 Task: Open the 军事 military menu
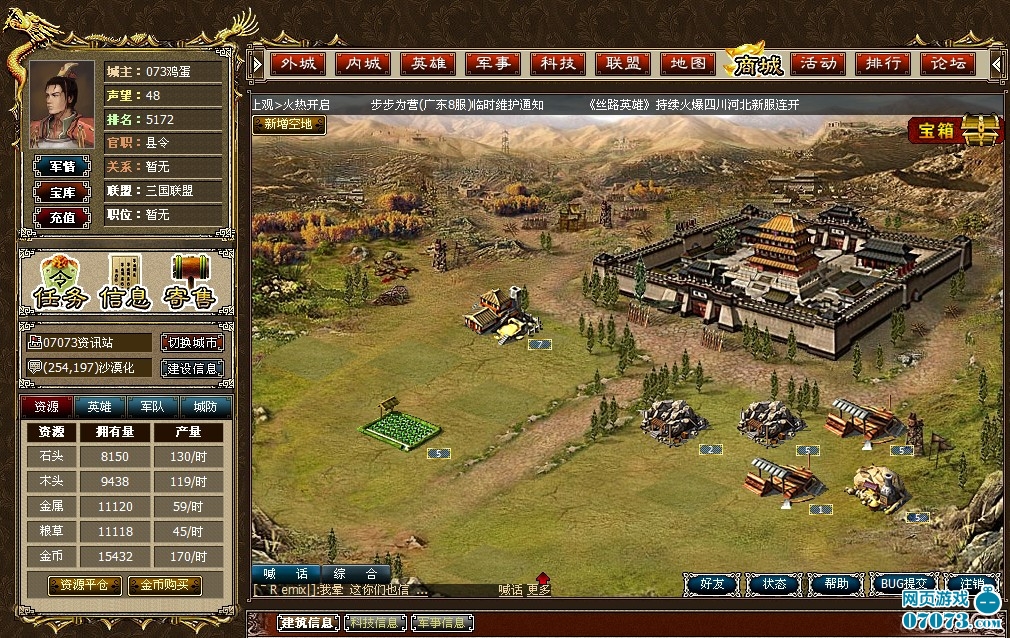click(493, 63)
